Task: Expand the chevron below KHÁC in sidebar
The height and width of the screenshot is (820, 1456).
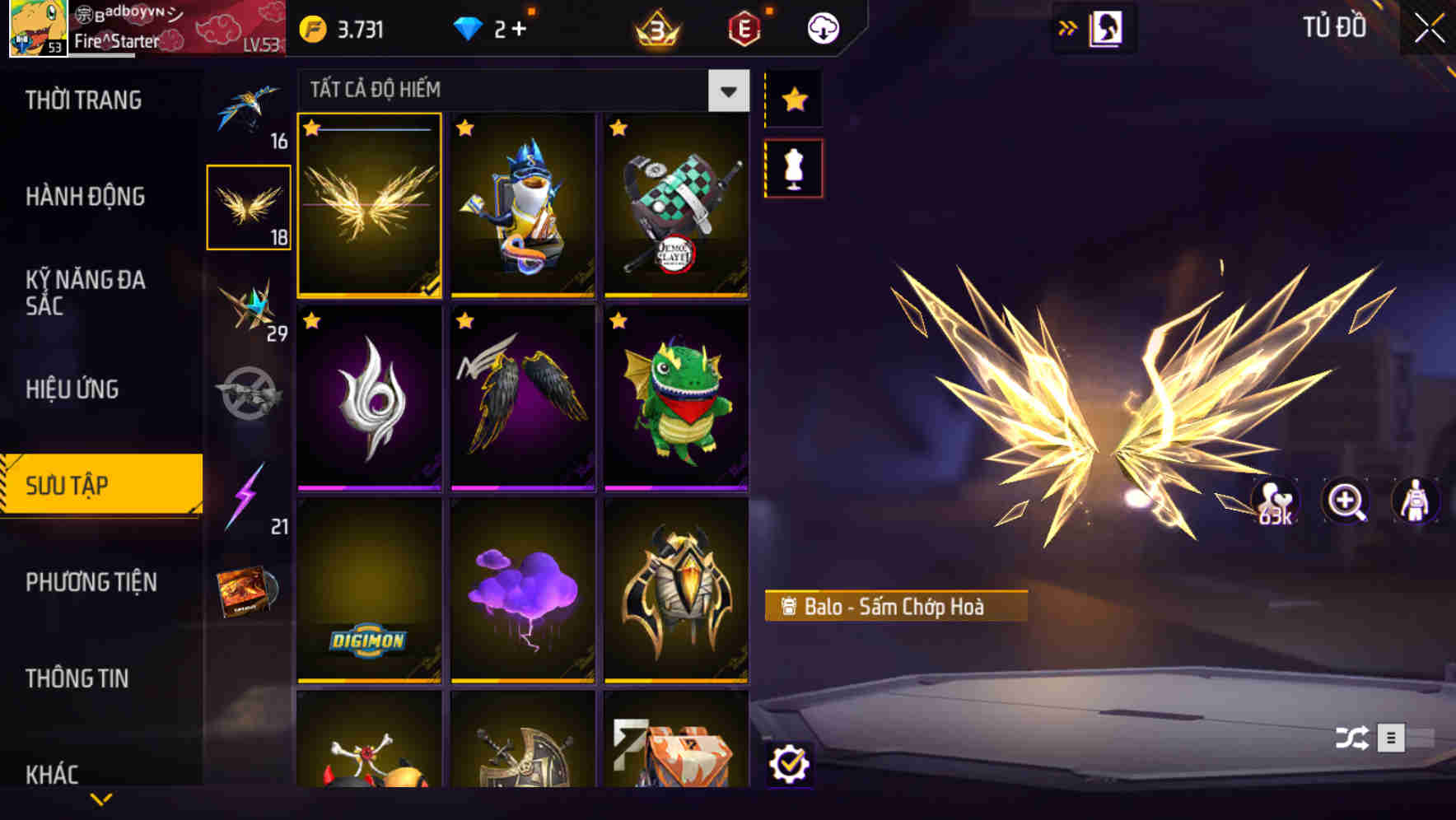Action: point(102,797)
